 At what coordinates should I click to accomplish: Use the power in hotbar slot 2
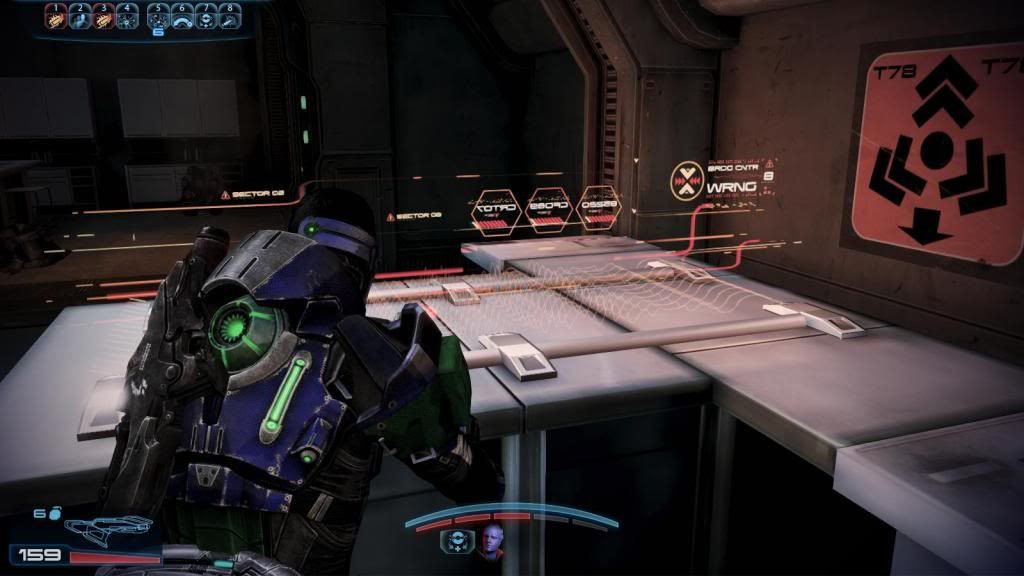tap(79, 16)
